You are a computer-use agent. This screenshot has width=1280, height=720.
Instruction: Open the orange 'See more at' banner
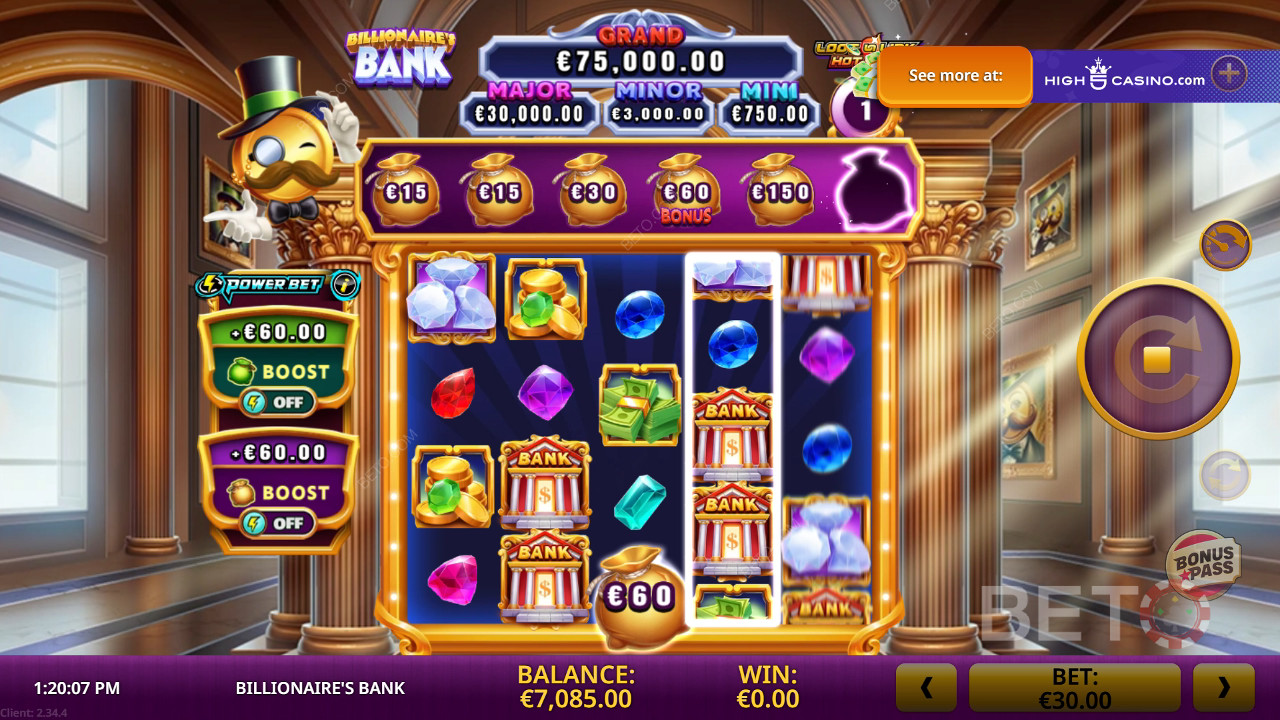coord(955,76)
